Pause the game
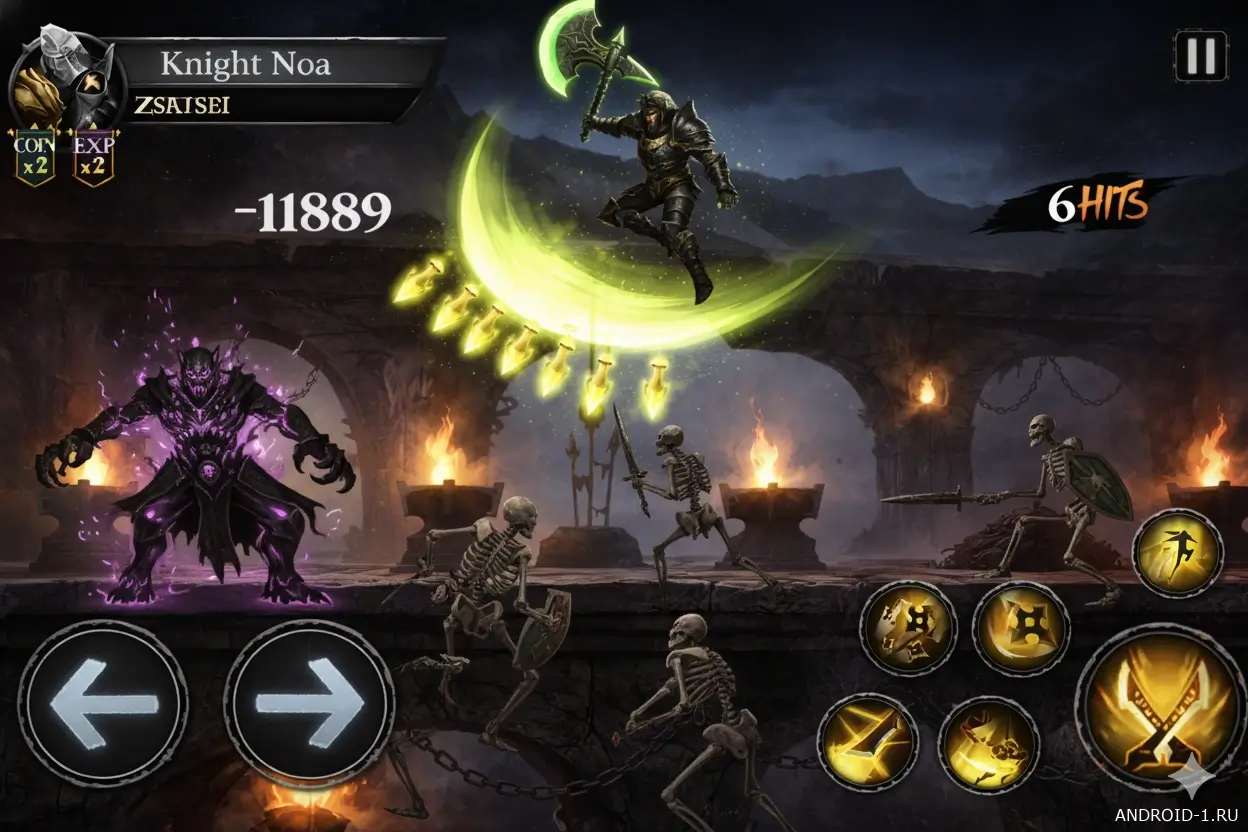The width and height of the screenshot is (1248, 832). click(x=1200, y=55)
